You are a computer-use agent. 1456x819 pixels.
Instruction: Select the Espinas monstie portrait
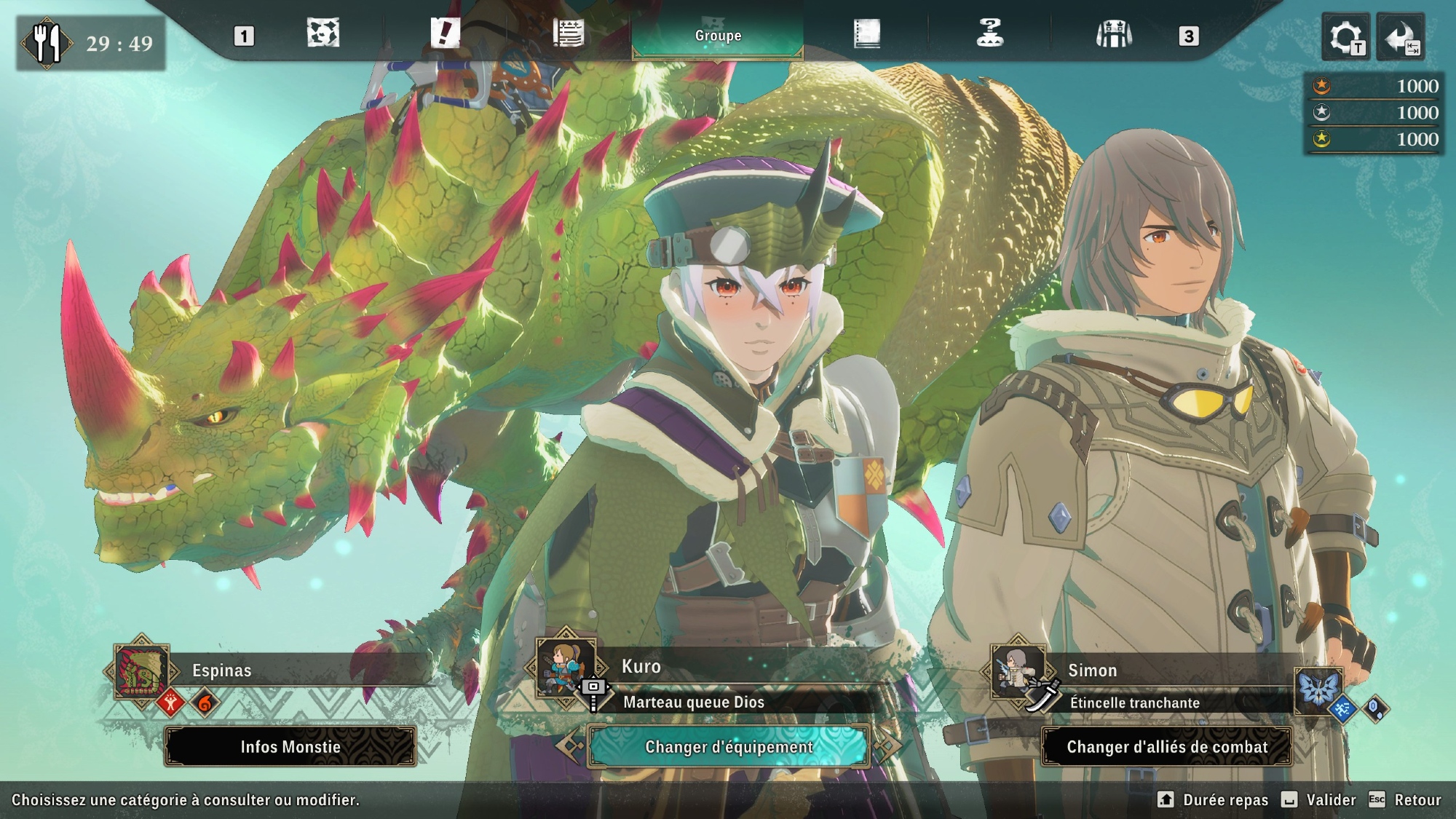click(x=142, y=670)
